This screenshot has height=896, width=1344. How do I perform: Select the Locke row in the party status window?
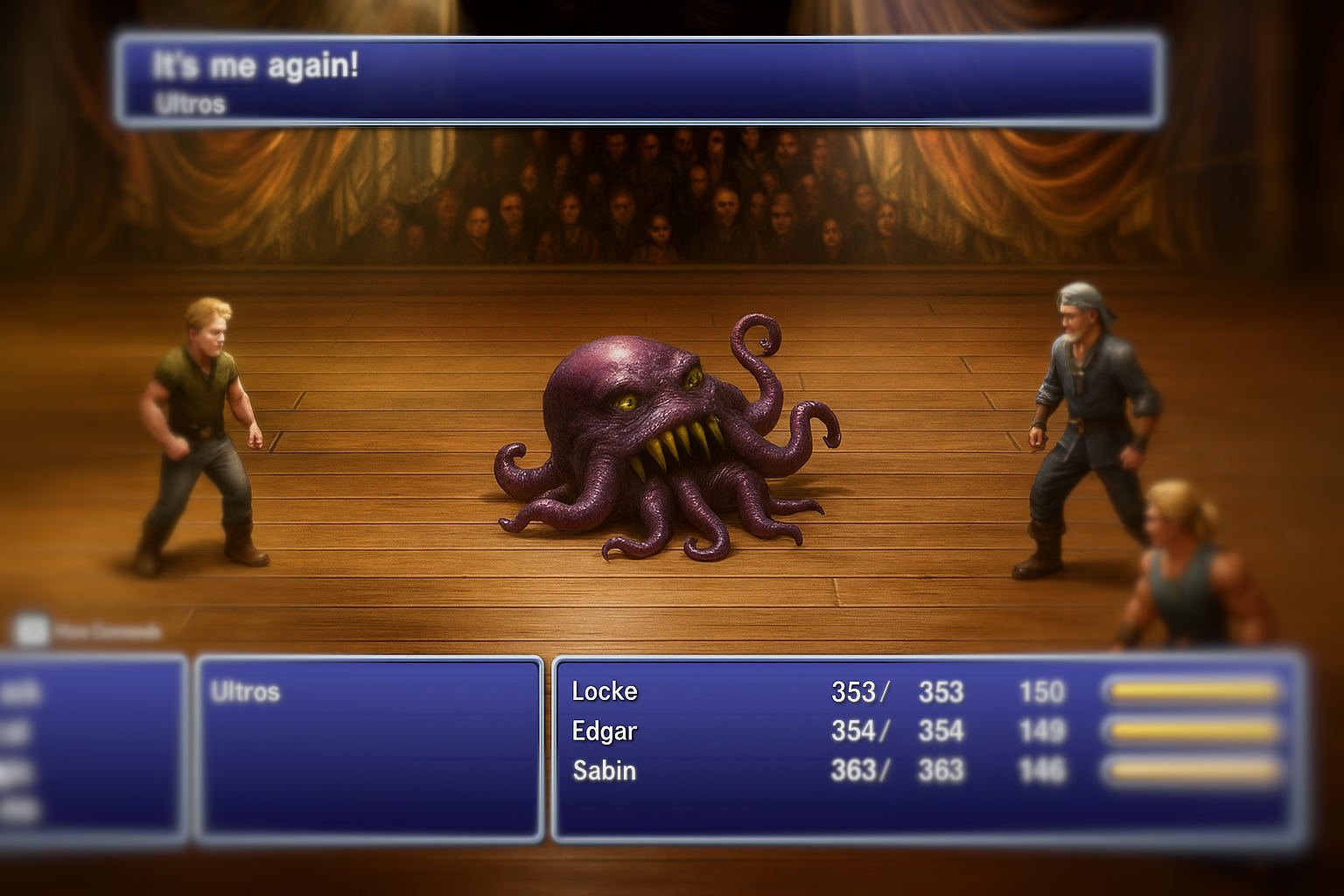click(x=604, y=691)
